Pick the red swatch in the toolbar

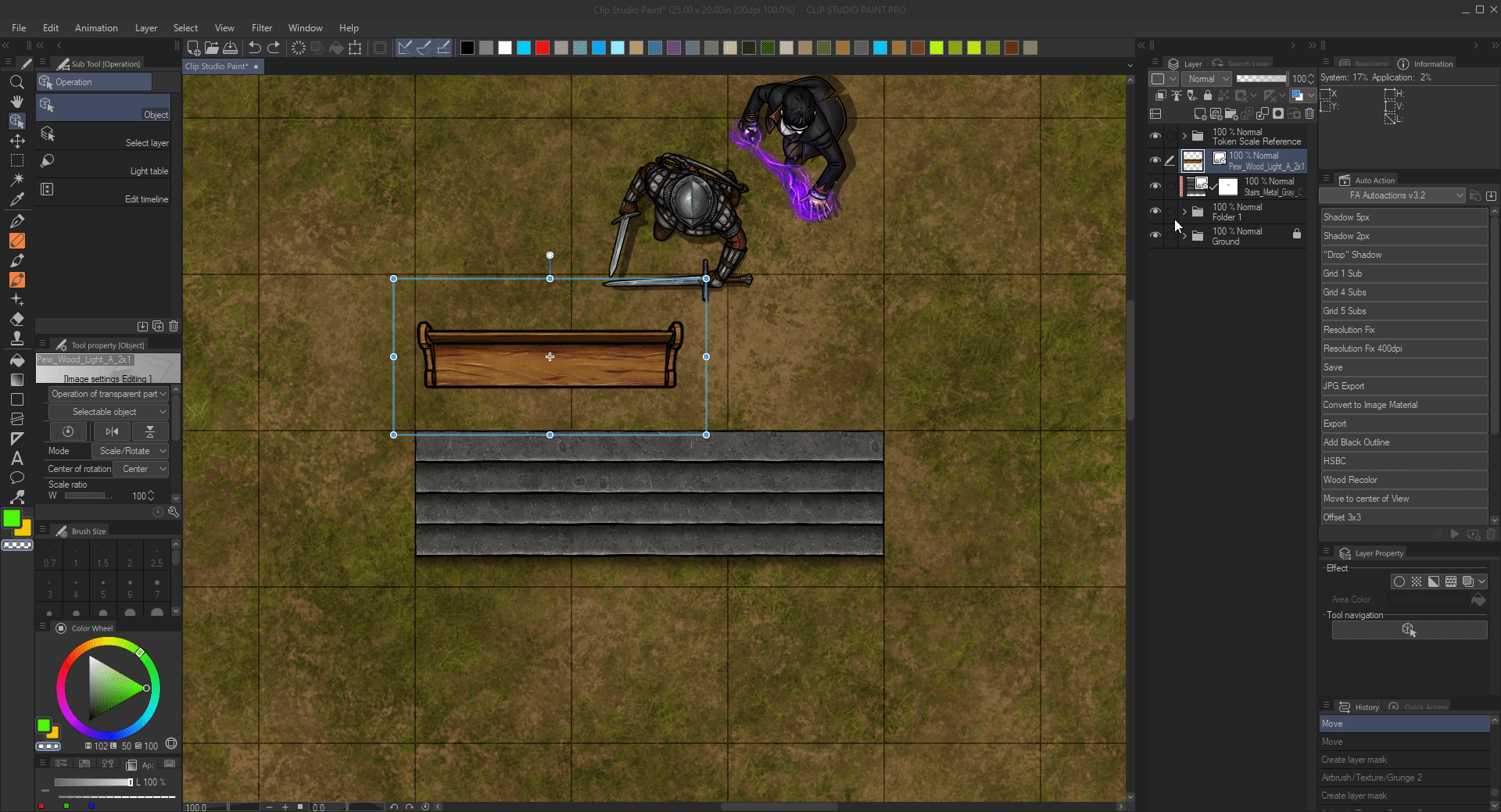pos(543,48)
